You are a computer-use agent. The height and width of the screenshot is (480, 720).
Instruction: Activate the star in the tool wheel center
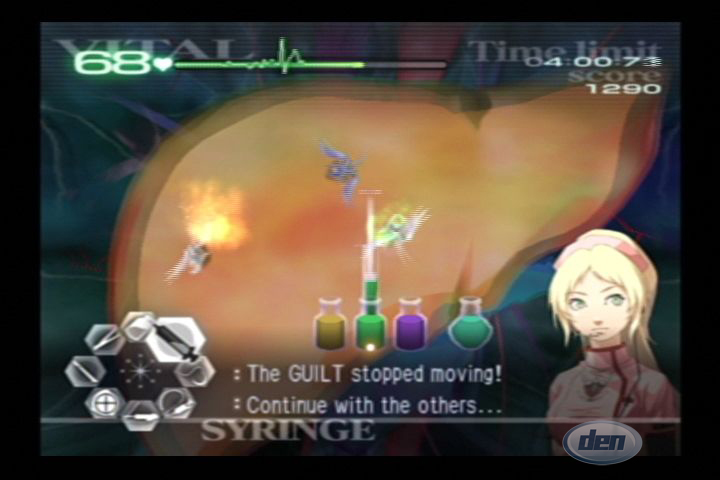pyautogui.click(x=138, y=372)
